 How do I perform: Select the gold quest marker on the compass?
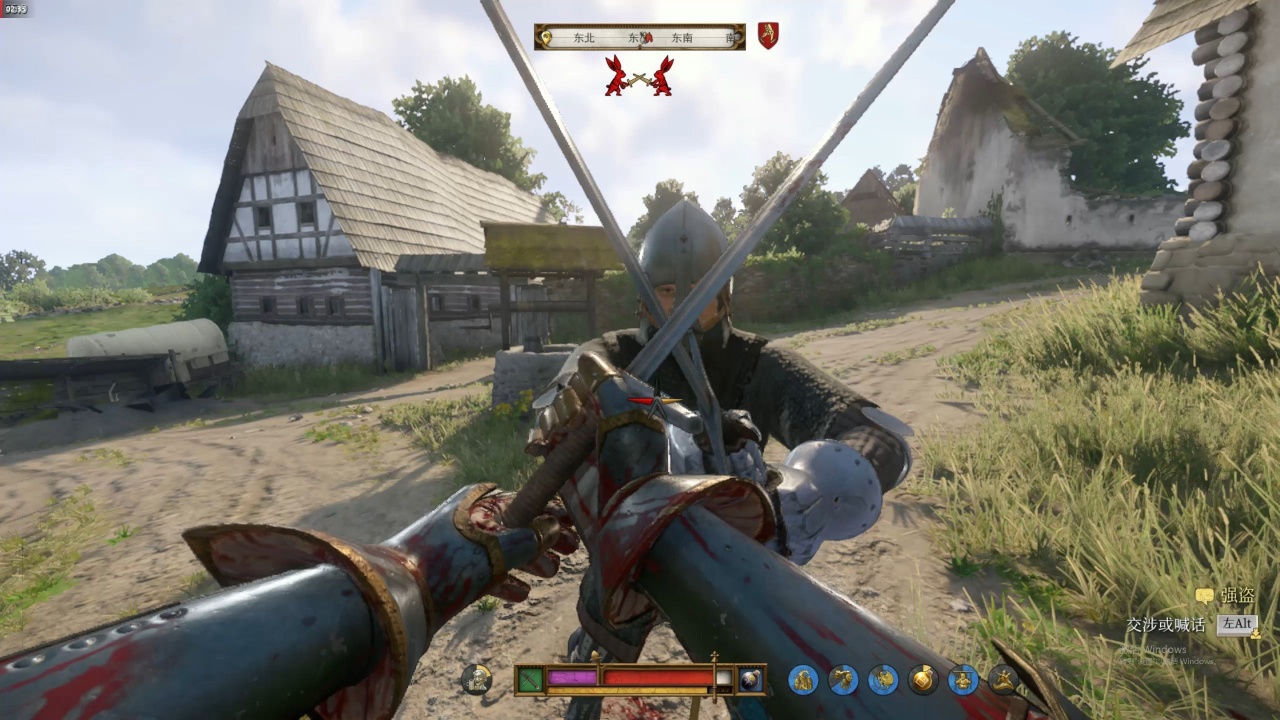(545, 38)
